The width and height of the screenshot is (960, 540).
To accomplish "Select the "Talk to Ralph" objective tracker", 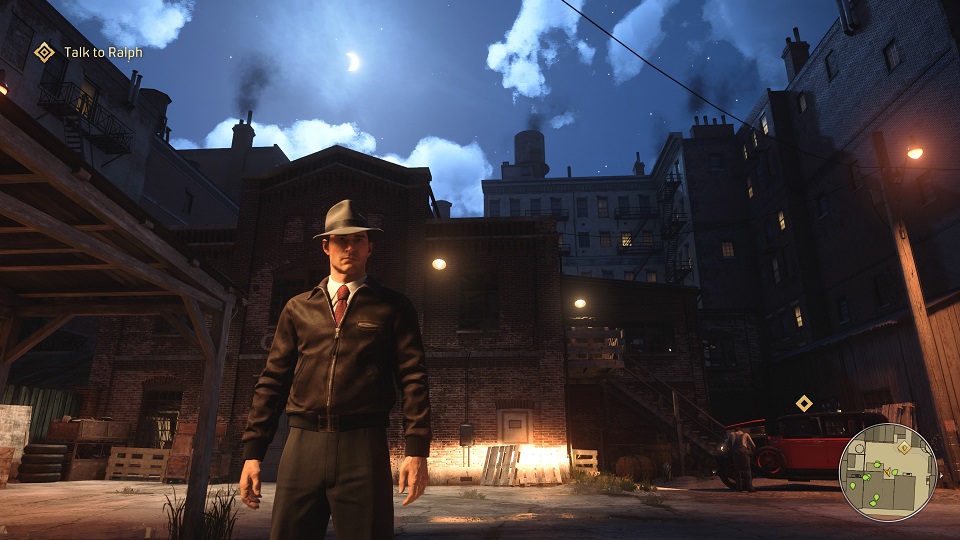I will point(88,52).
